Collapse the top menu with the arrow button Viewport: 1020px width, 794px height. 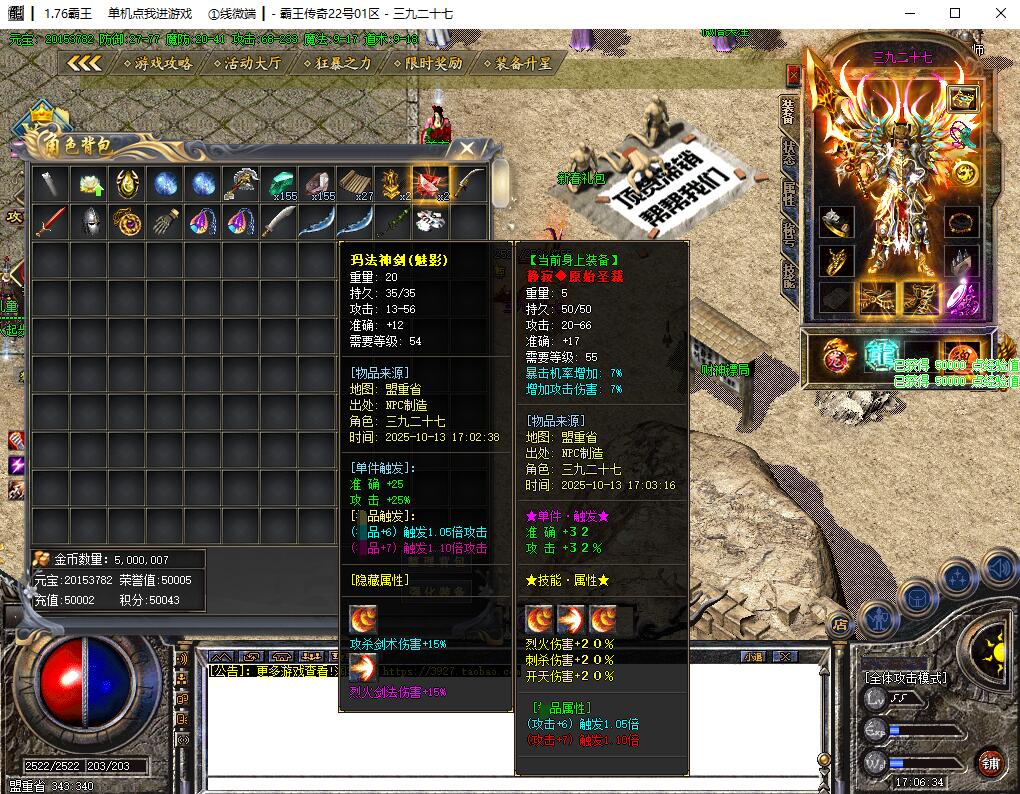85,63
